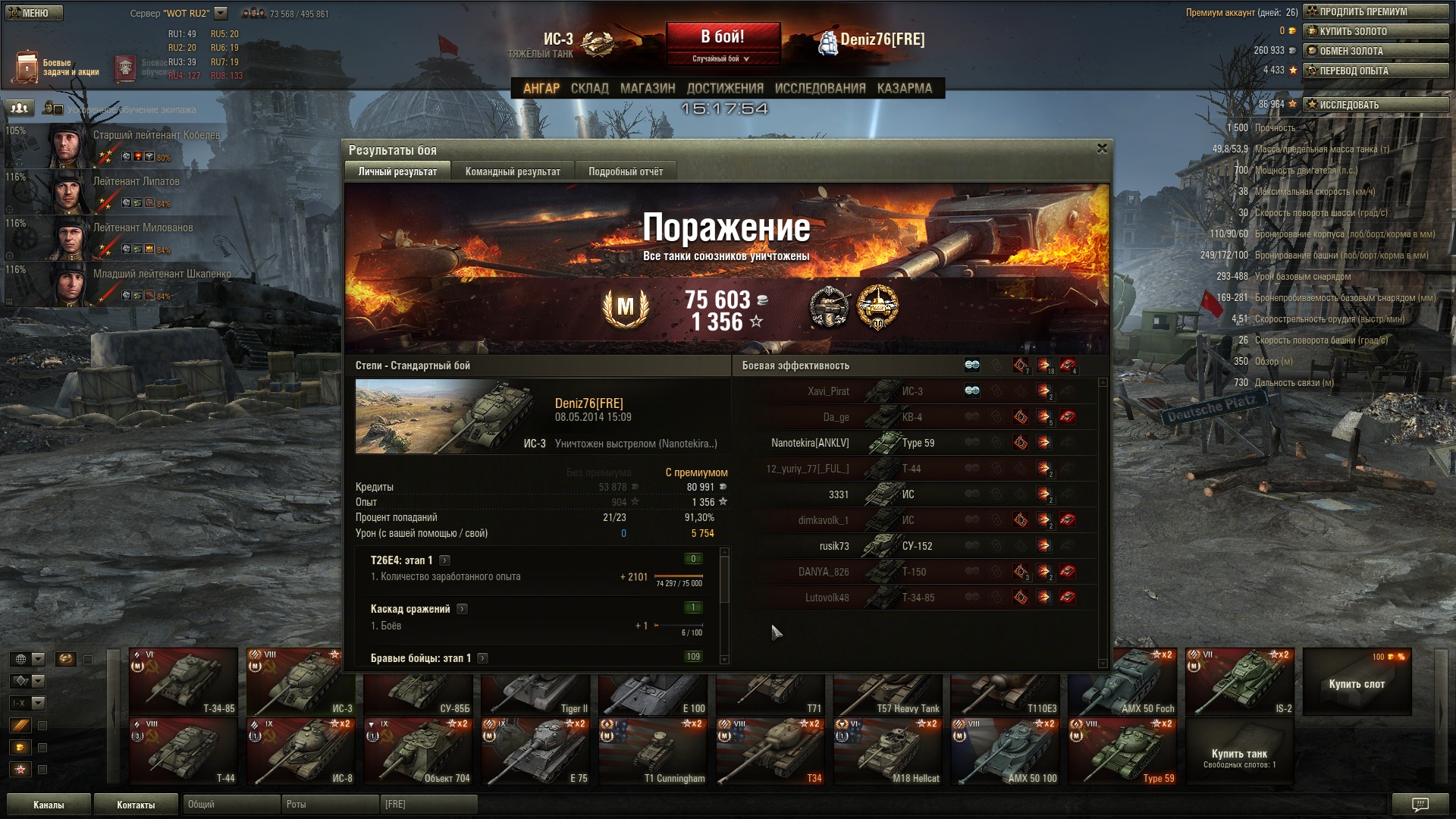Visit the КАЗАРМА barracks
This screenshot has width=1456, height=819.
(904, 89)
